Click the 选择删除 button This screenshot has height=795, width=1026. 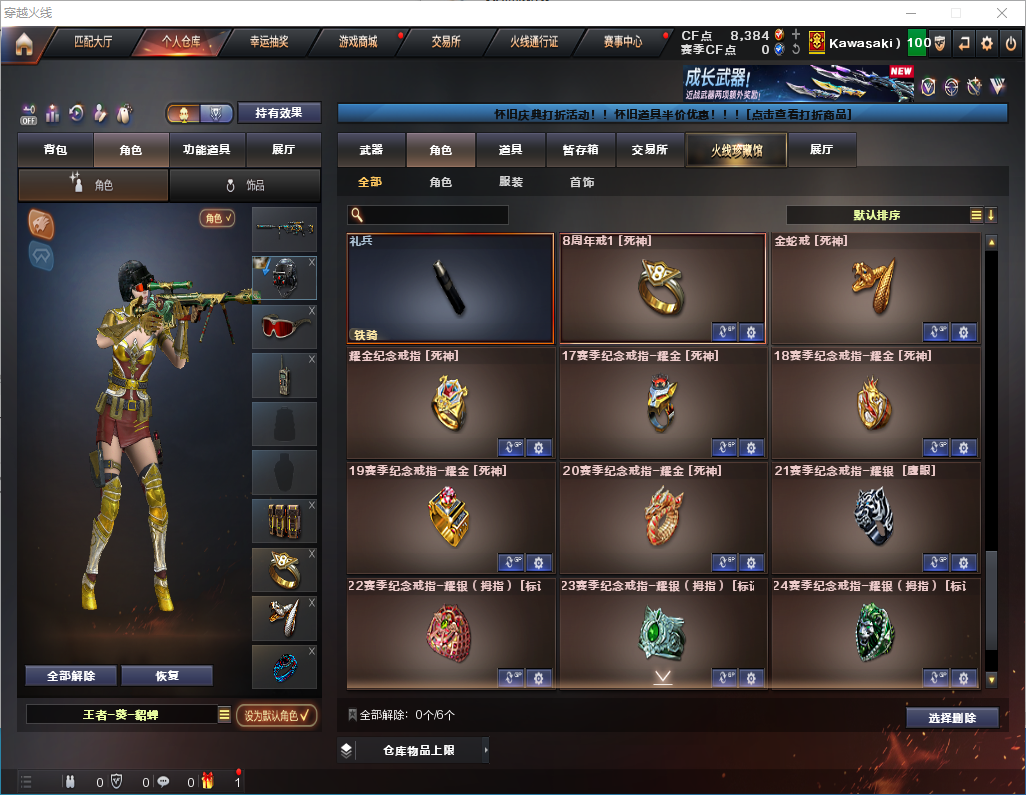952,718
